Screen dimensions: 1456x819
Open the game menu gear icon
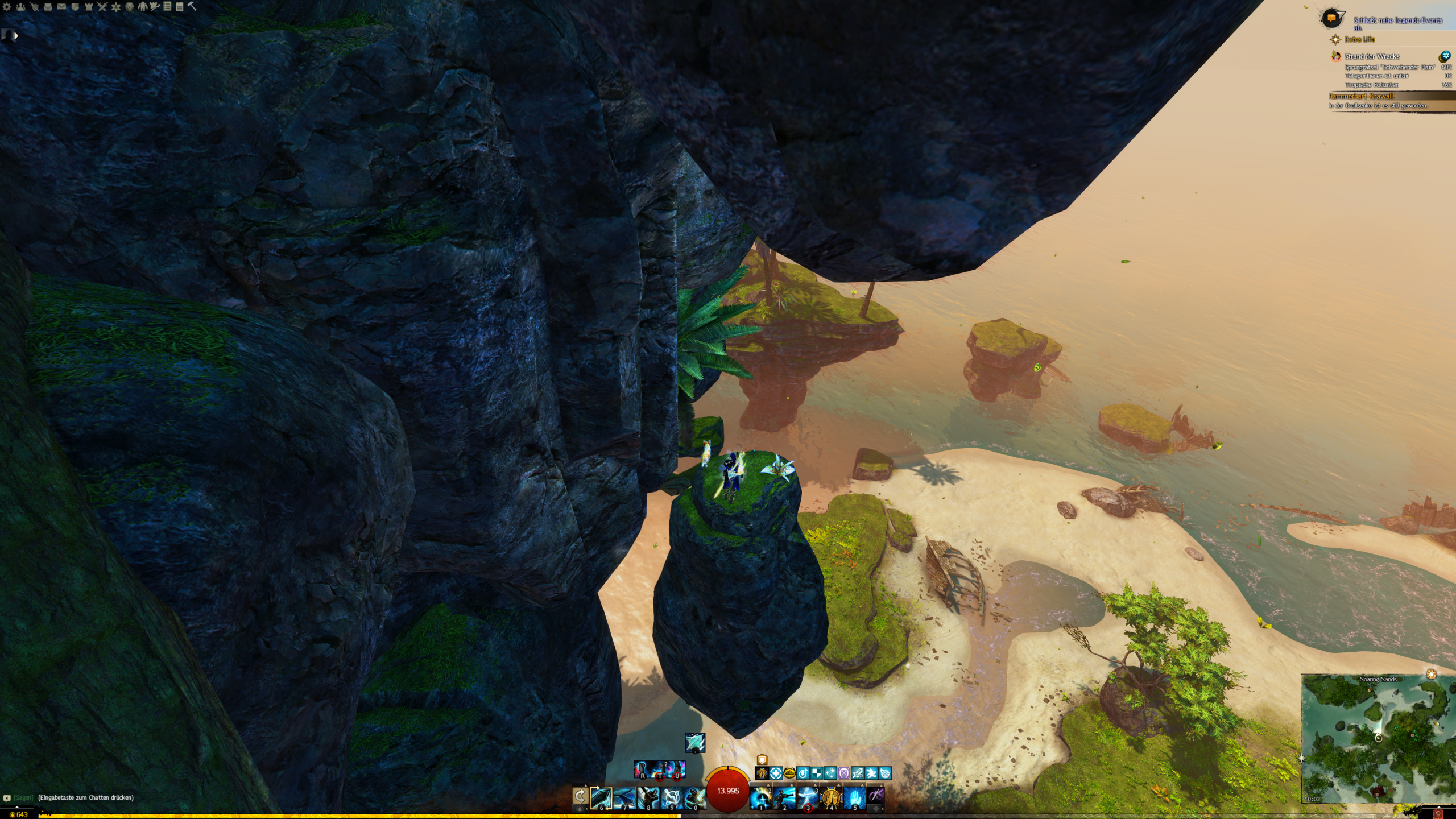click(x=7, y=7)
